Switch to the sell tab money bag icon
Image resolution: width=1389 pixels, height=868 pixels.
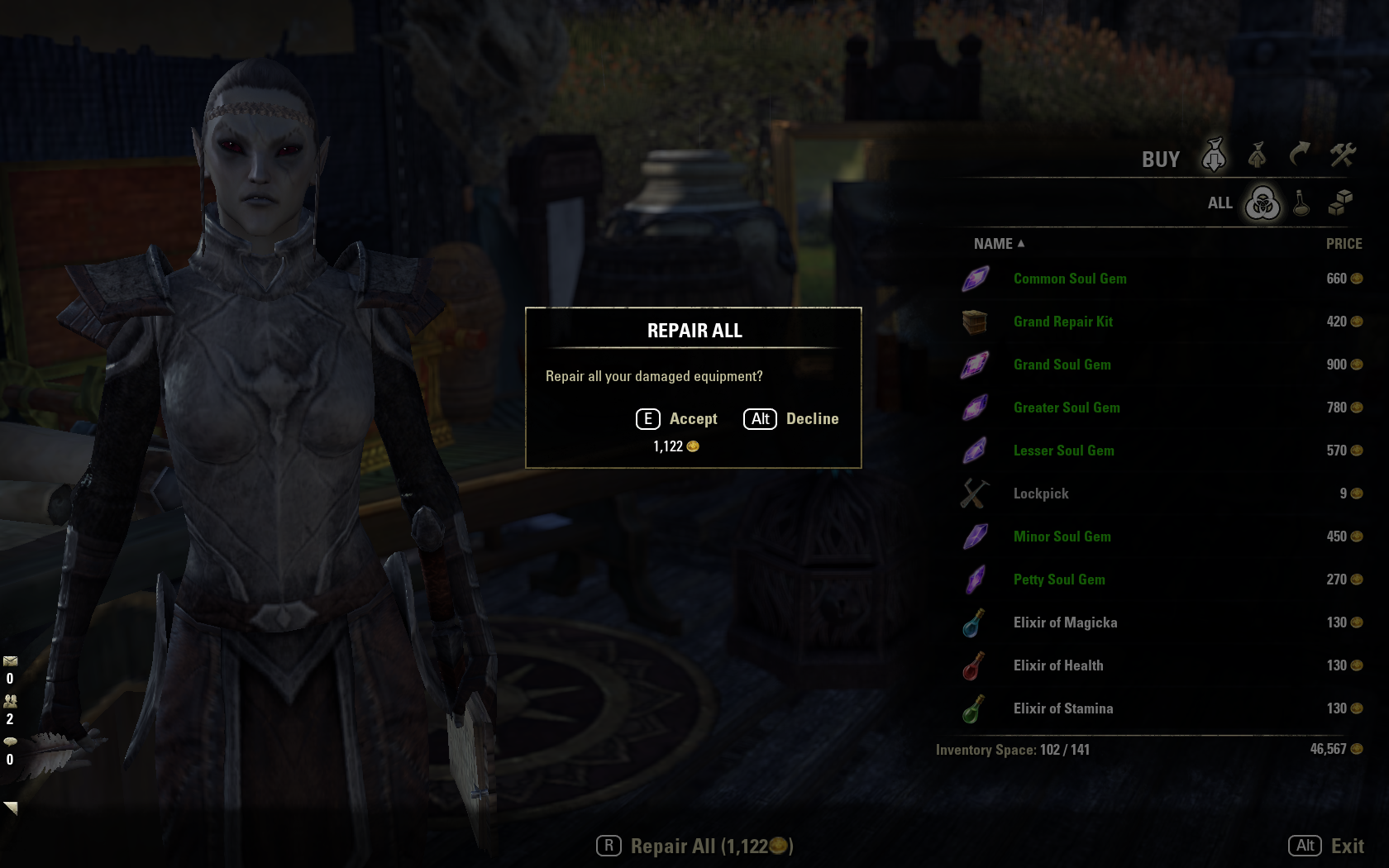[1257, 155]
